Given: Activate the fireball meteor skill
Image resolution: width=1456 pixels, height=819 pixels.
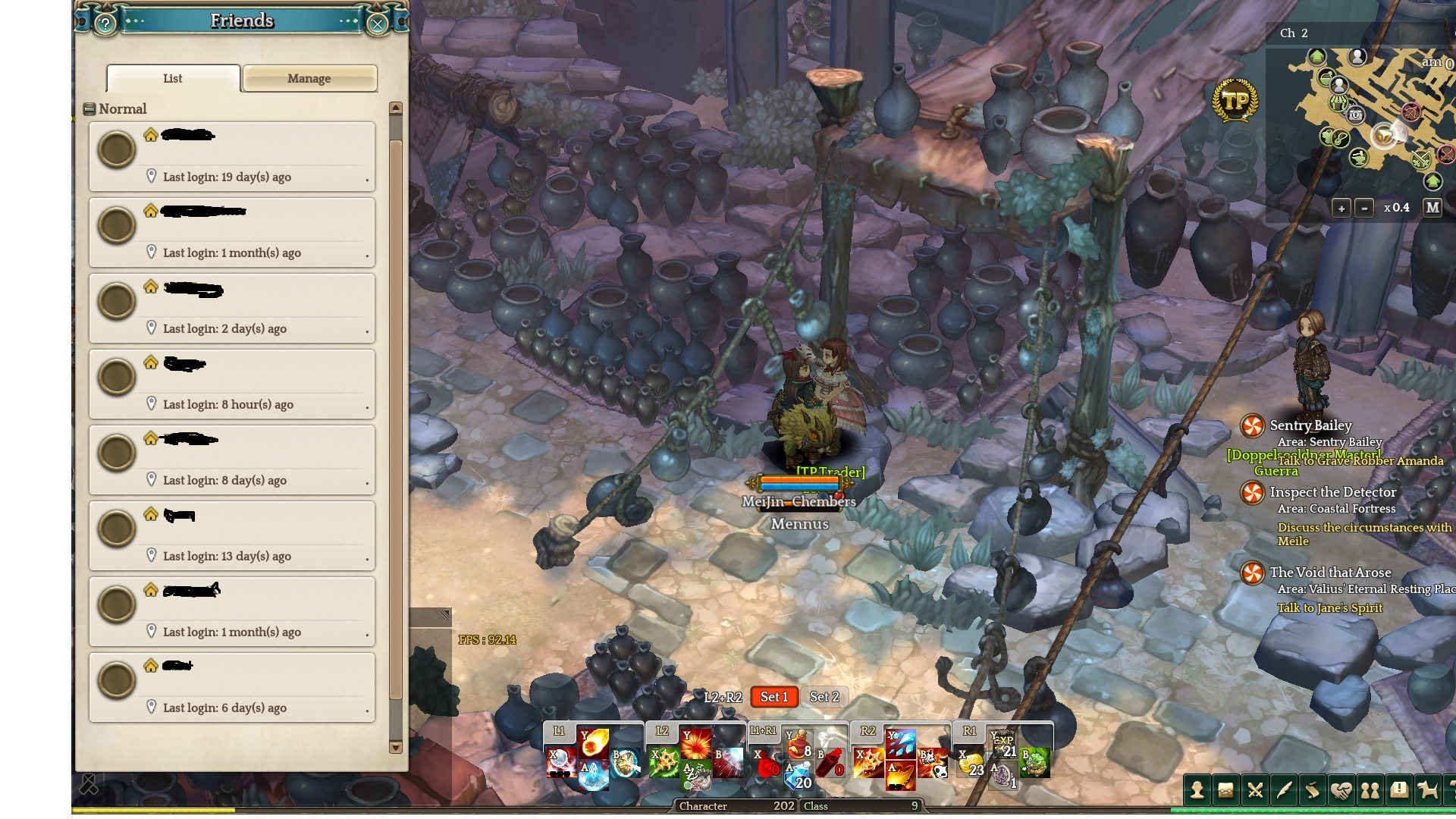Looking at the screenshot, I should [594, 742].
